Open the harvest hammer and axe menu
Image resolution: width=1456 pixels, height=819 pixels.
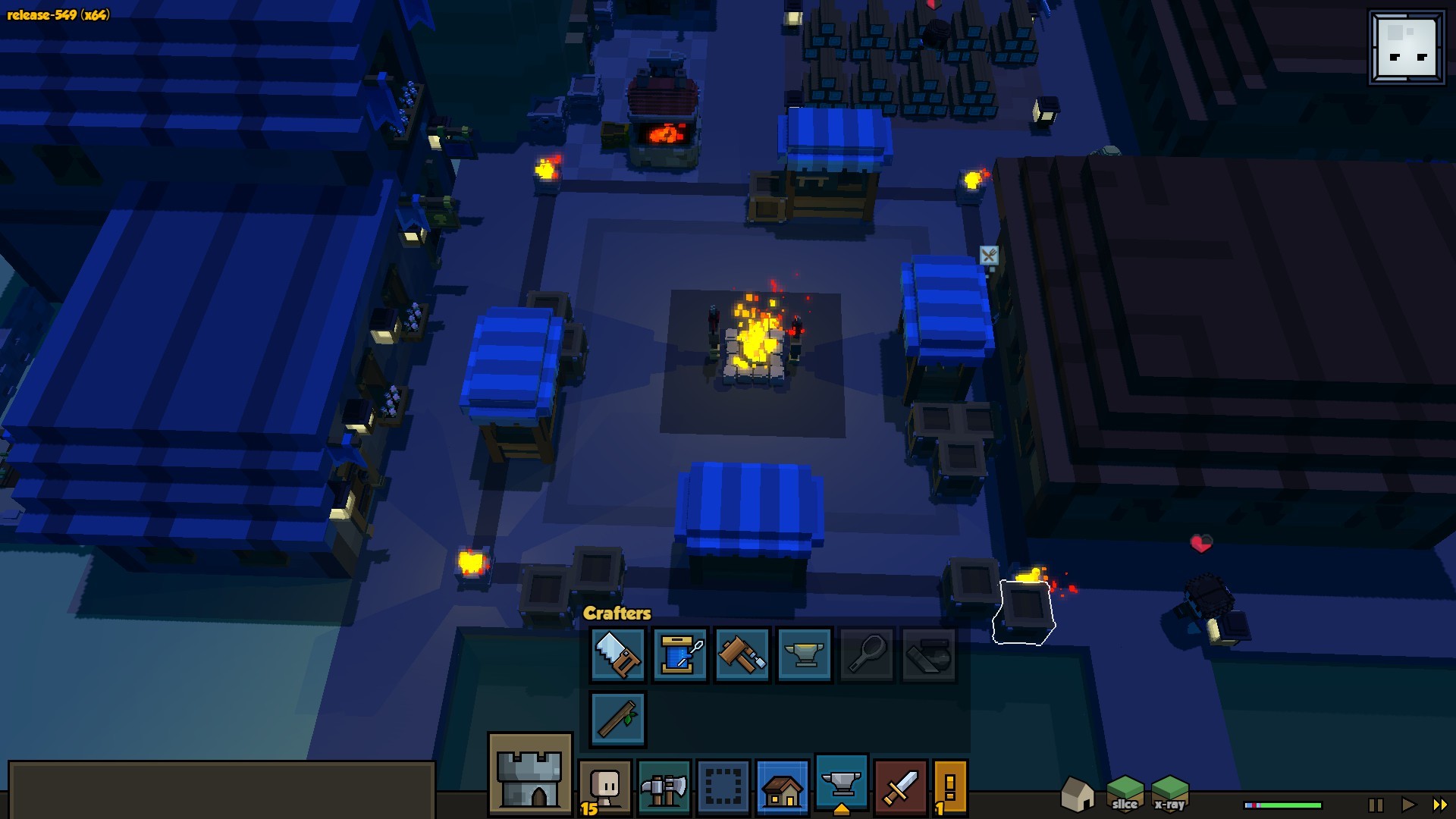pyautogui.click(x=664, y=788)
